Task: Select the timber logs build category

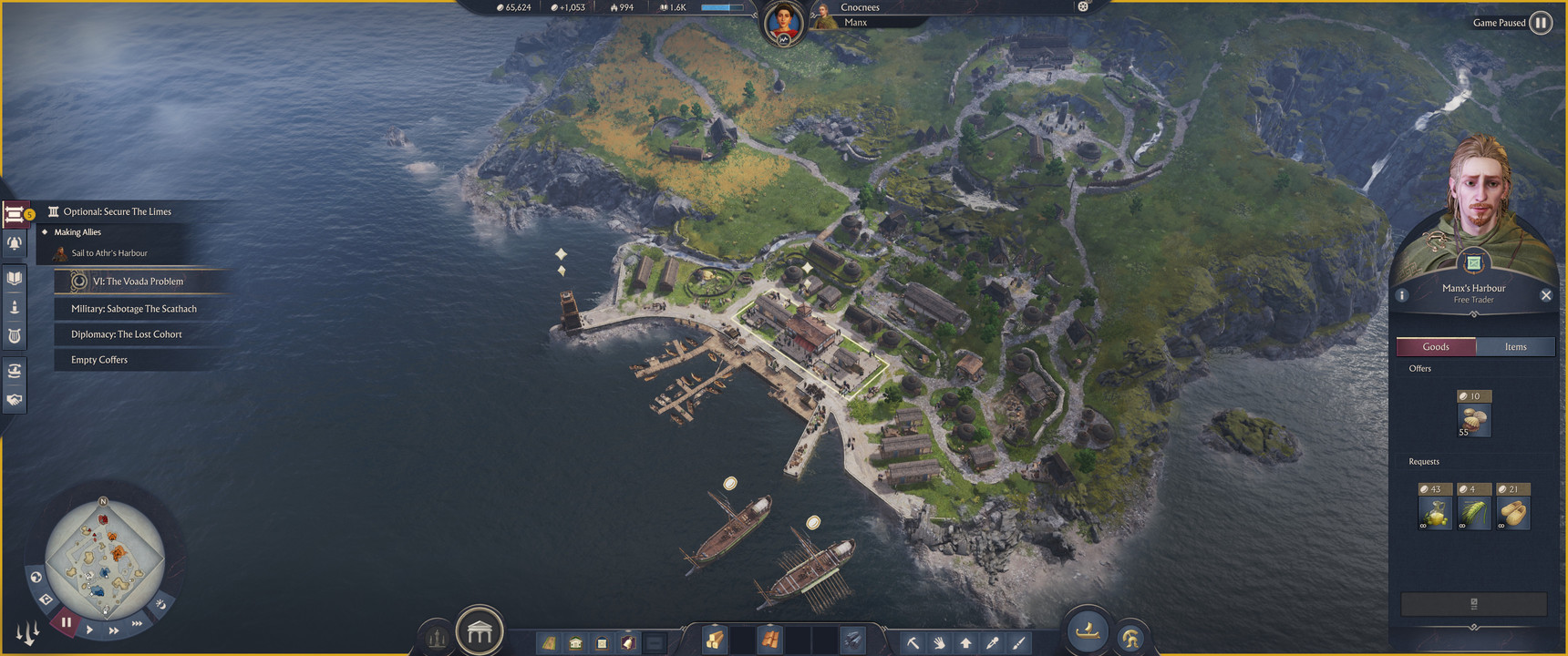Action: 714,641
